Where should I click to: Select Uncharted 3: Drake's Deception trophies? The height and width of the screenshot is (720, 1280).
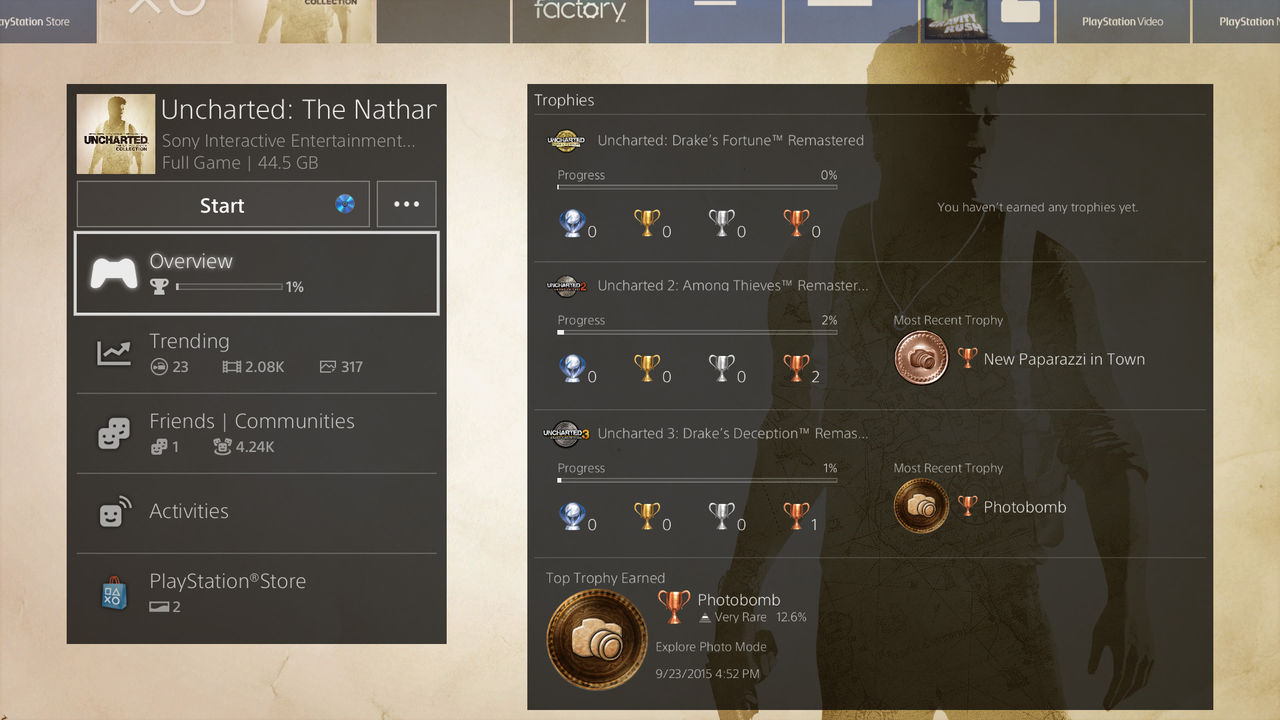(x=732, y=434)
